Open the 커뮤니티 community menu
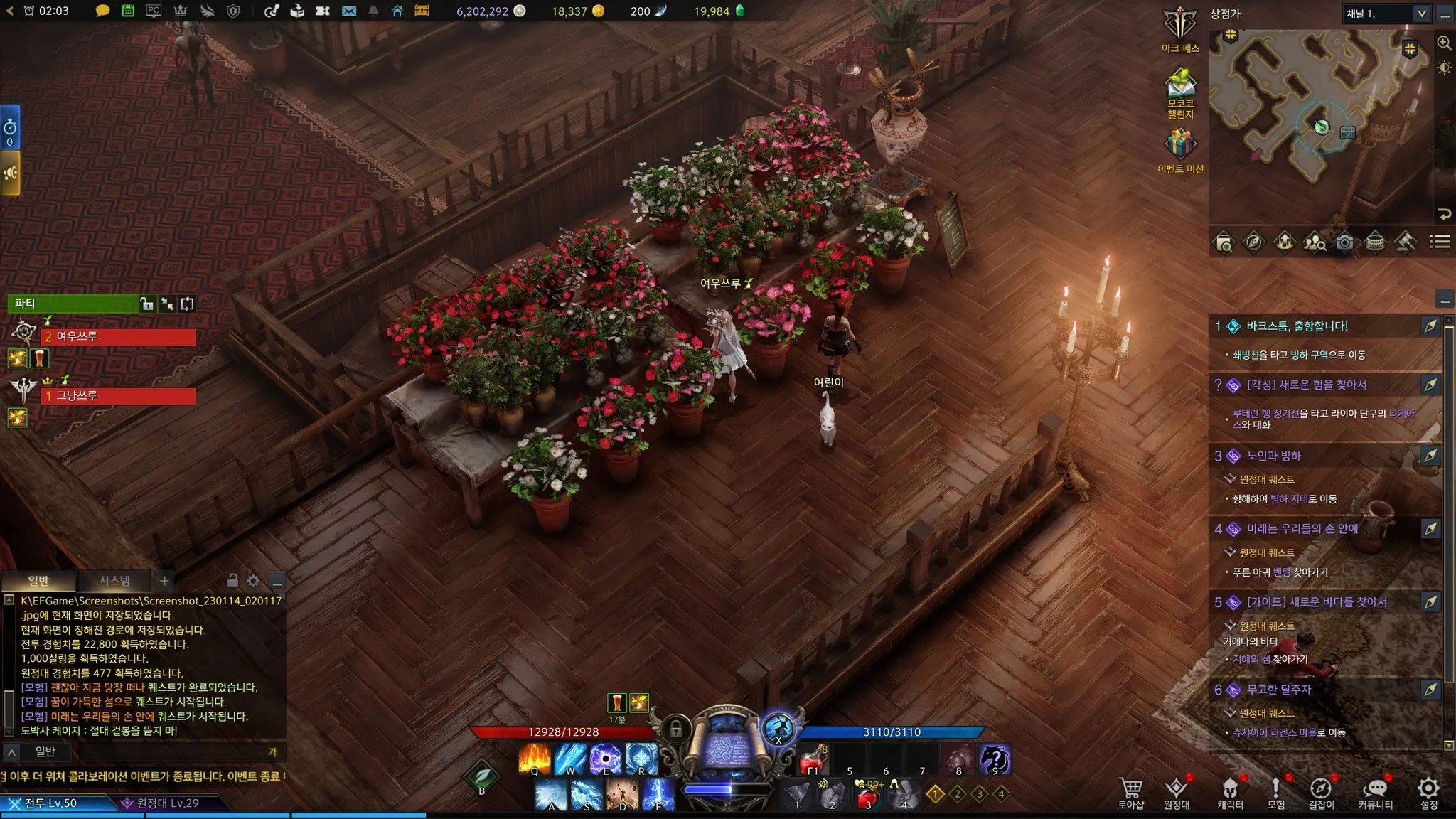This screenshot has width=1456, height=819. [1375, 792]
